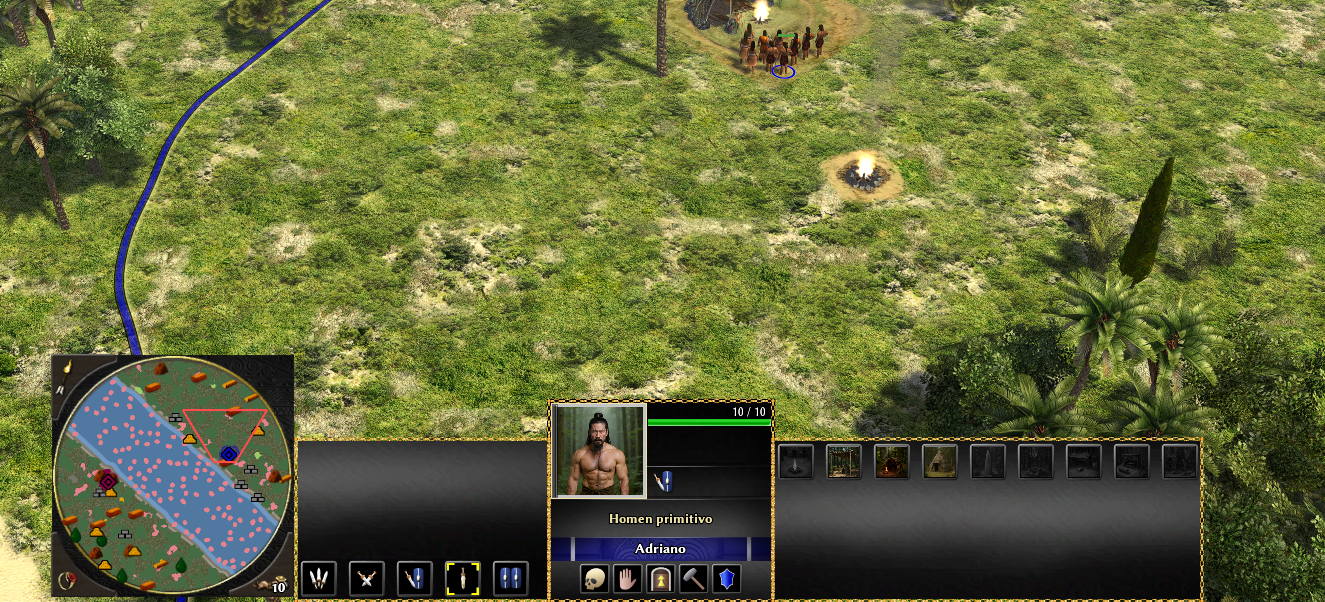This screenshot has height=602, width=1325.
Task: Click the skull command icon
Action: 595,579
